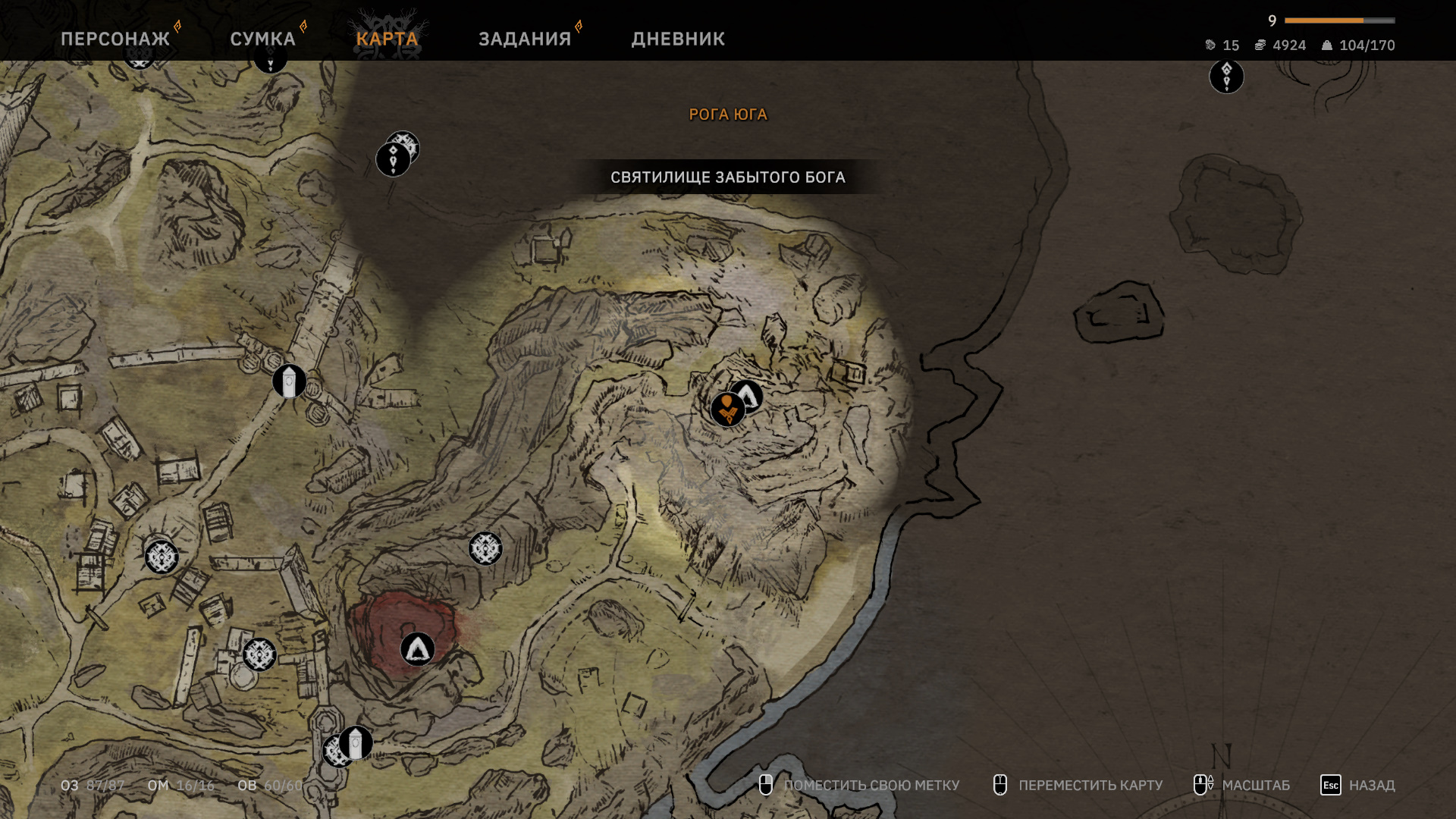Image resolution: width=1456 pixels, height=819 pixels.
Task: Show the ДНЕВНИК journal tab
Action: [678, 39]
